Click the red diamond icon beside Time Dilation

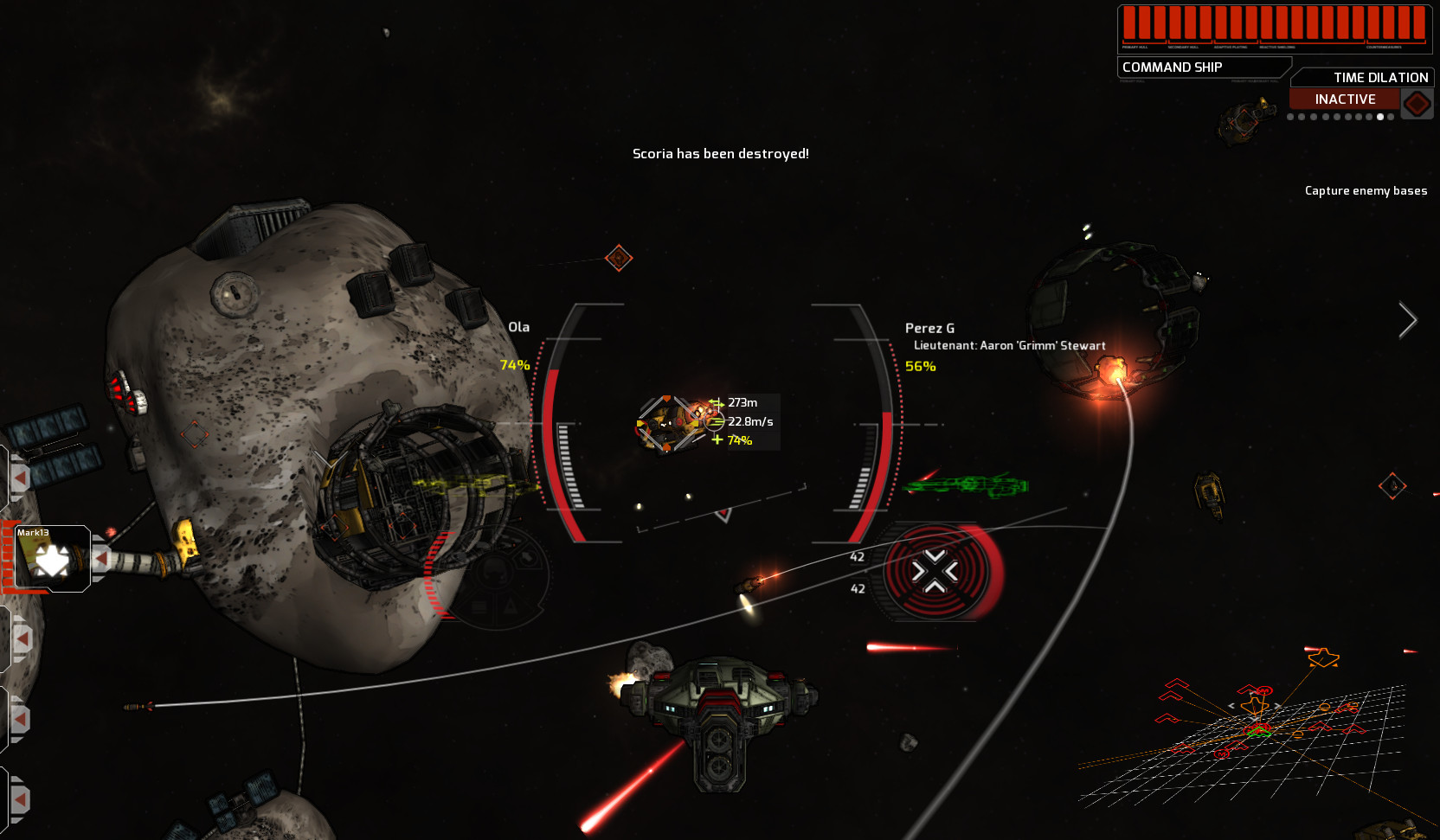pos(1416,102)
